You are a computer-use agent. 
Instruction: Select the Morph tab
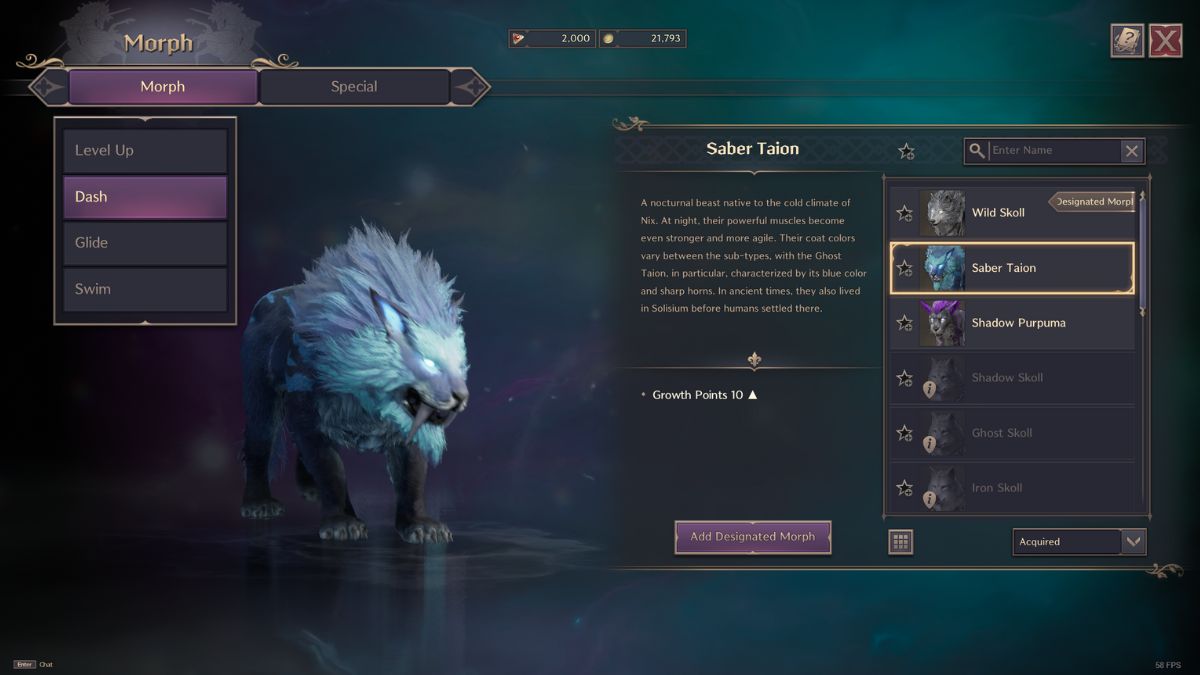click(162, 87)
